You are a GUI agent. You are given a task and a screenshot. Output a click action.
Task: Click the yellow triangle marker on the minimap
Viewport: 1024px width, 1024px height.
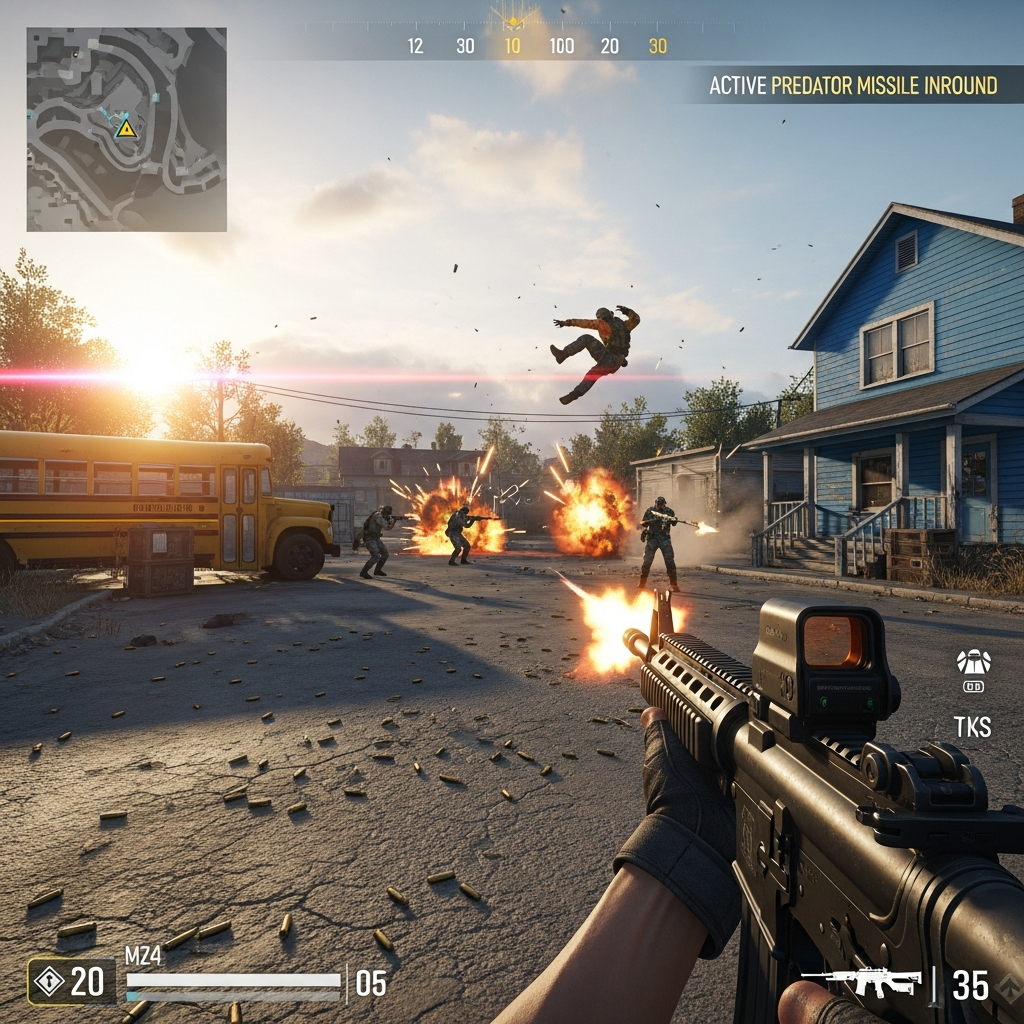126,128
